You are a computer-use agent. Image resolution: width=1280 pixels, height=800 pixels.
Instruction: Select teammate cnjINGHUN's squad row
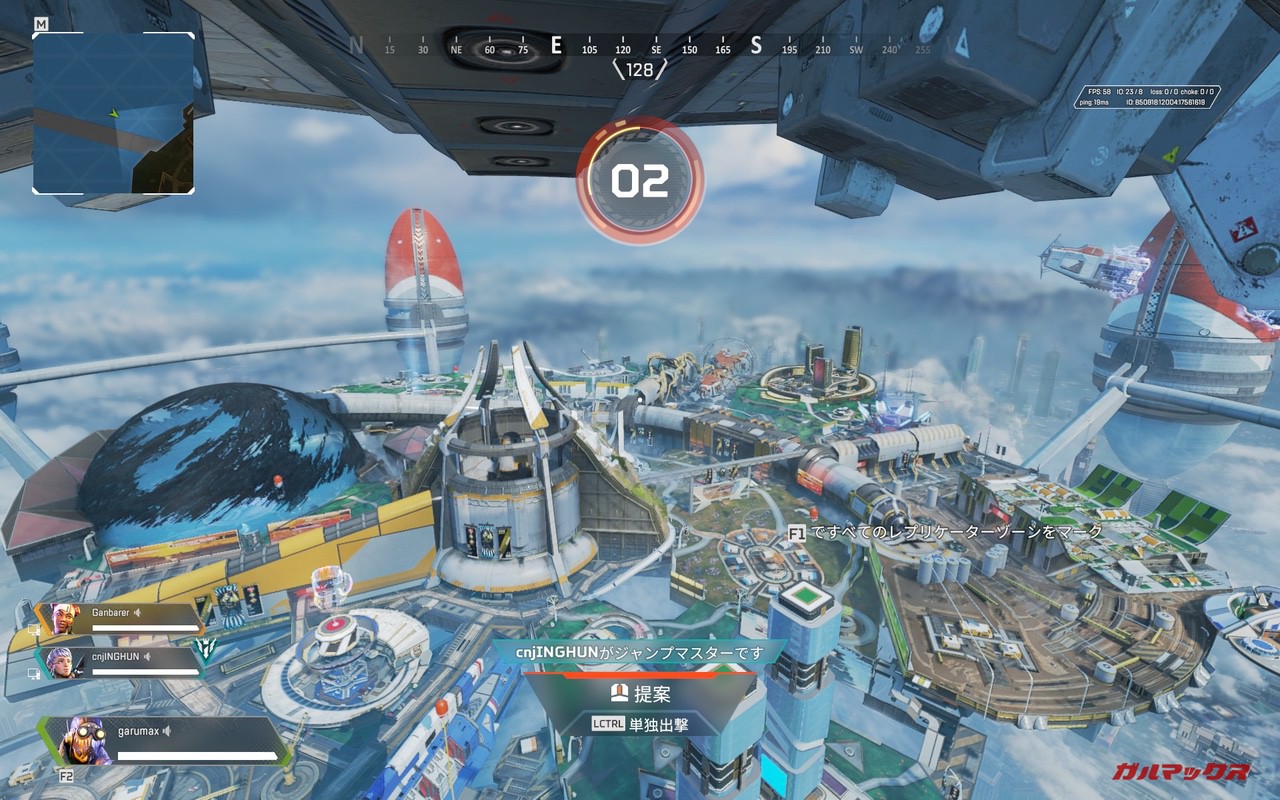(122, 662)
